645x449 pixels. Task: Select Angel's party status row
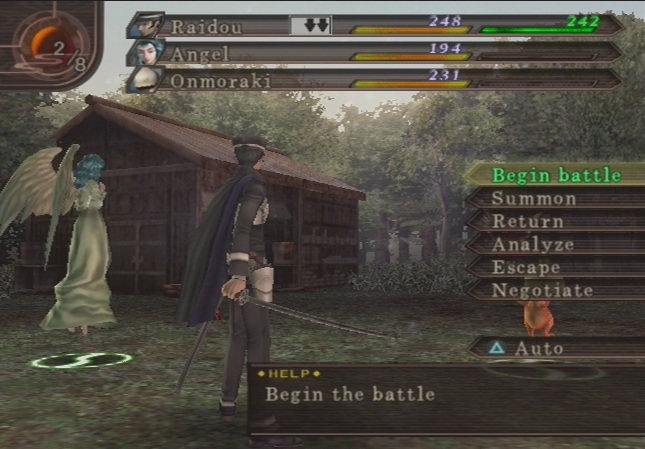point(380,52)
